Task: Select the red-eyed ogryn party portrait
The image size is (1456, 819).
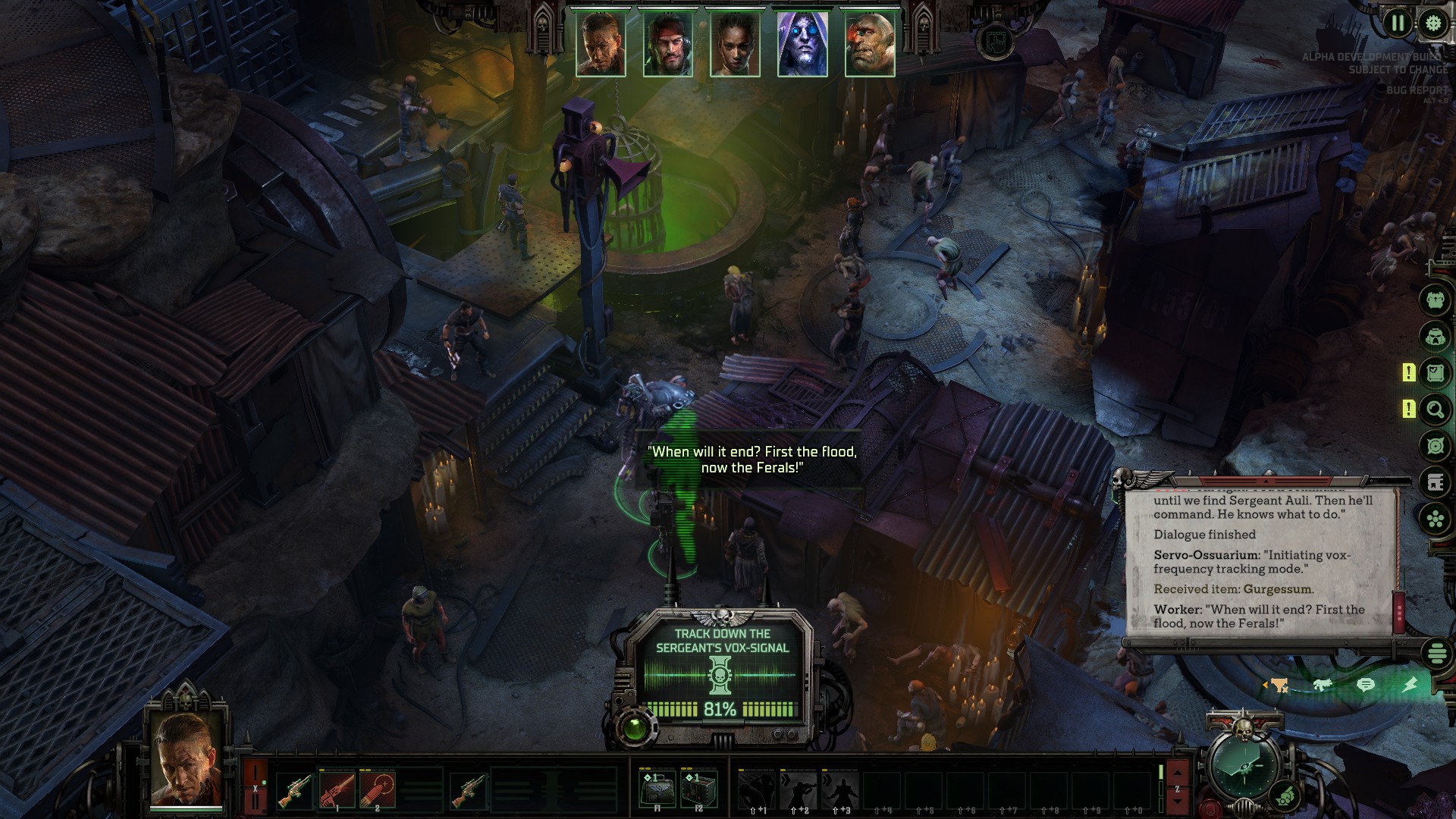Action: click(870, 44)
